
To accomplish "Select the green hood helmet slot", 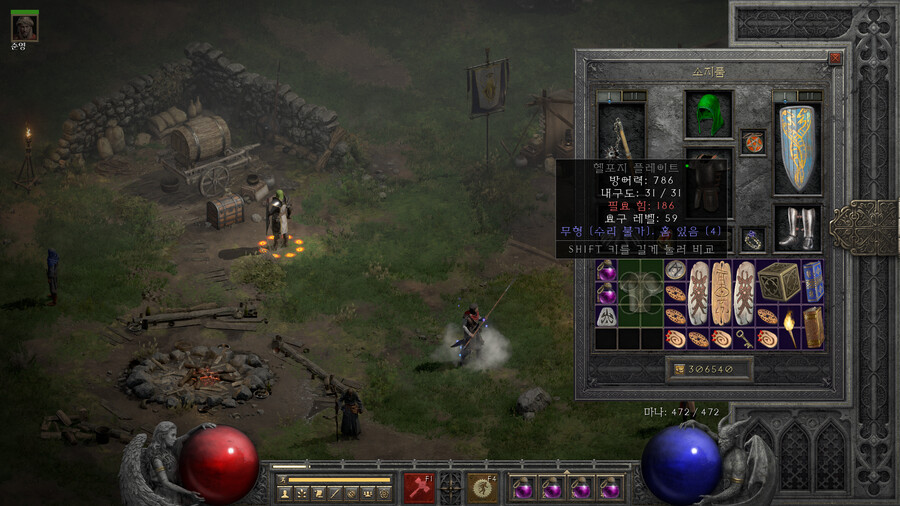I will tap(708, 114).
